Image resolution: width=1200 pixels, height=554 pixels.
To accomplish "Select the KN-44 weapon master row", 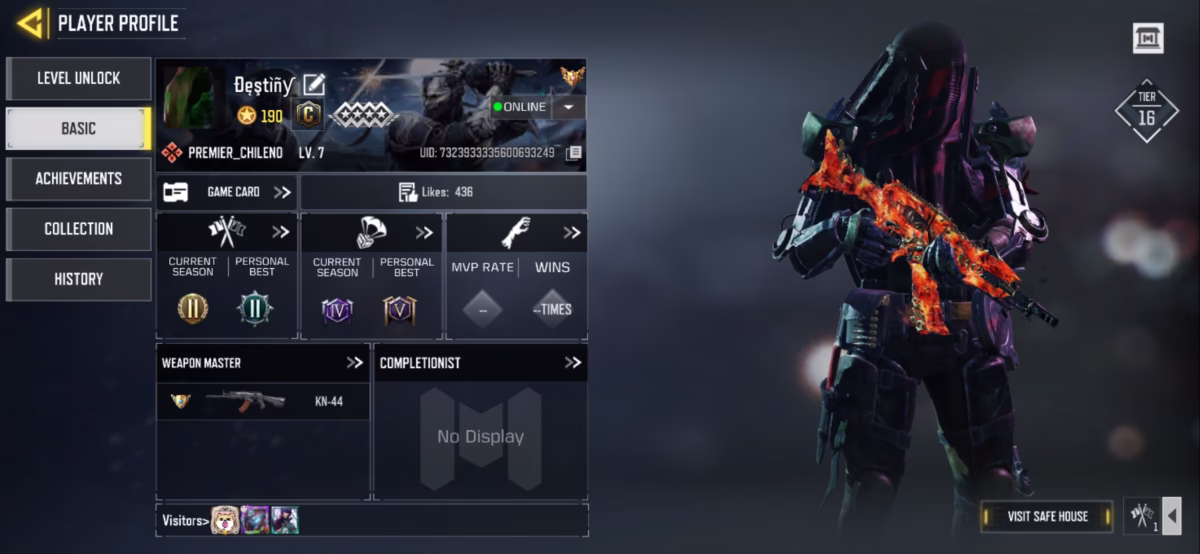I will tap(263, 401).
